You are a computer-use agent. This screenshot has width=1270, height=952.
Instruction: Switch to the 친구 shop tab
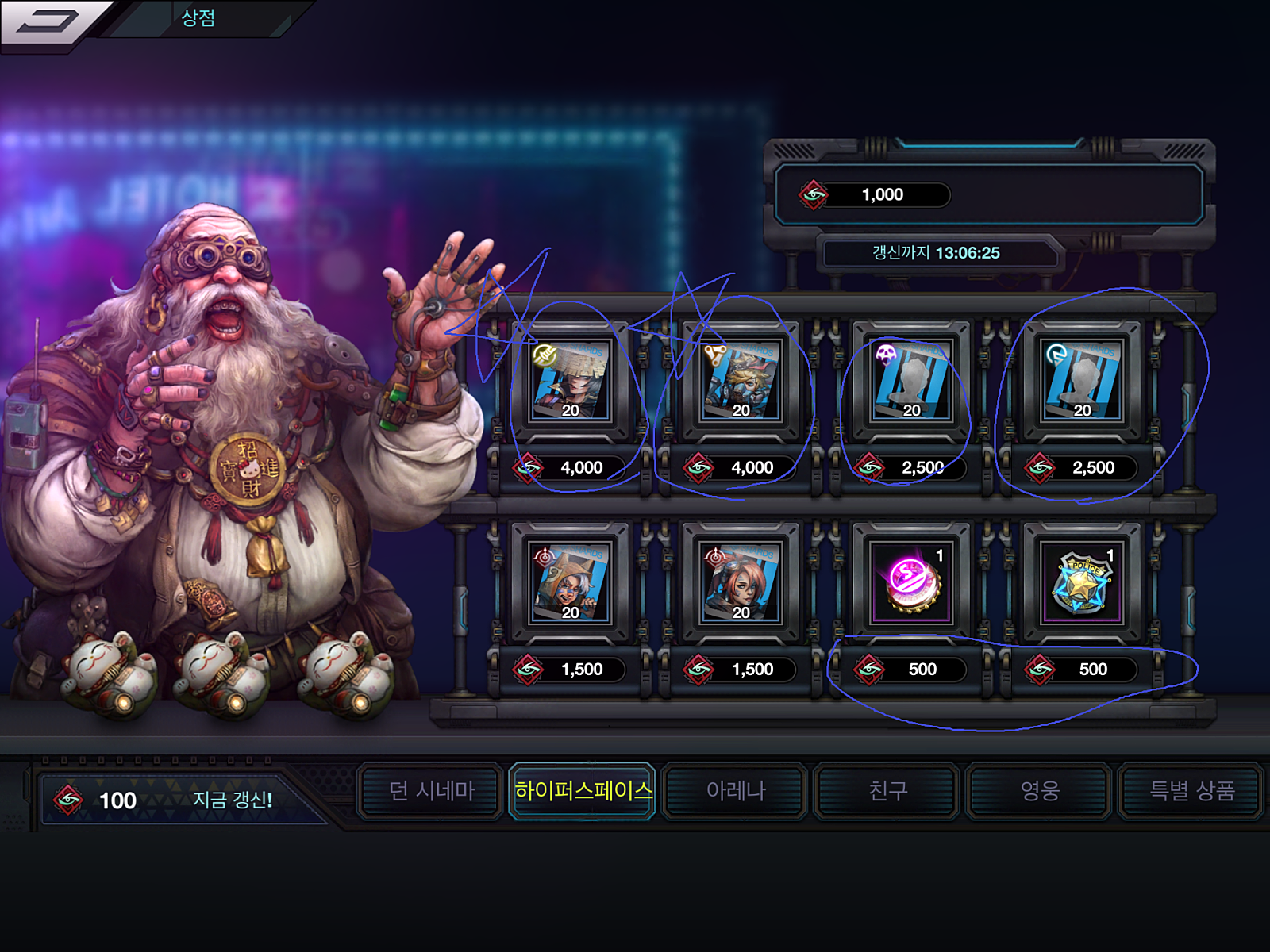point(887,791)
